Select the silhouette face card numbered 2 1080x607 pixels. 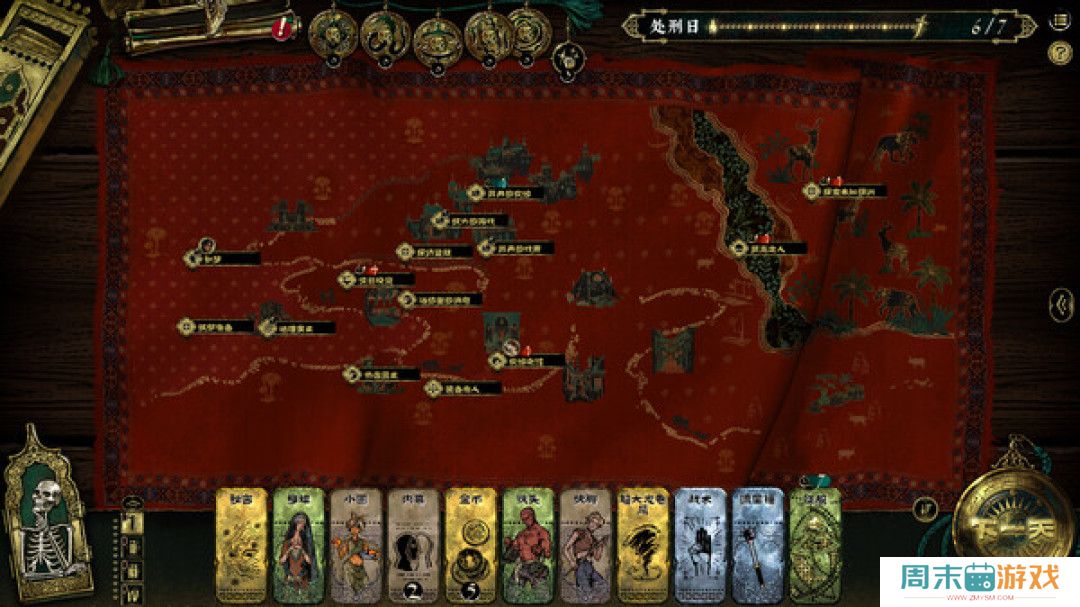point(413,547)
